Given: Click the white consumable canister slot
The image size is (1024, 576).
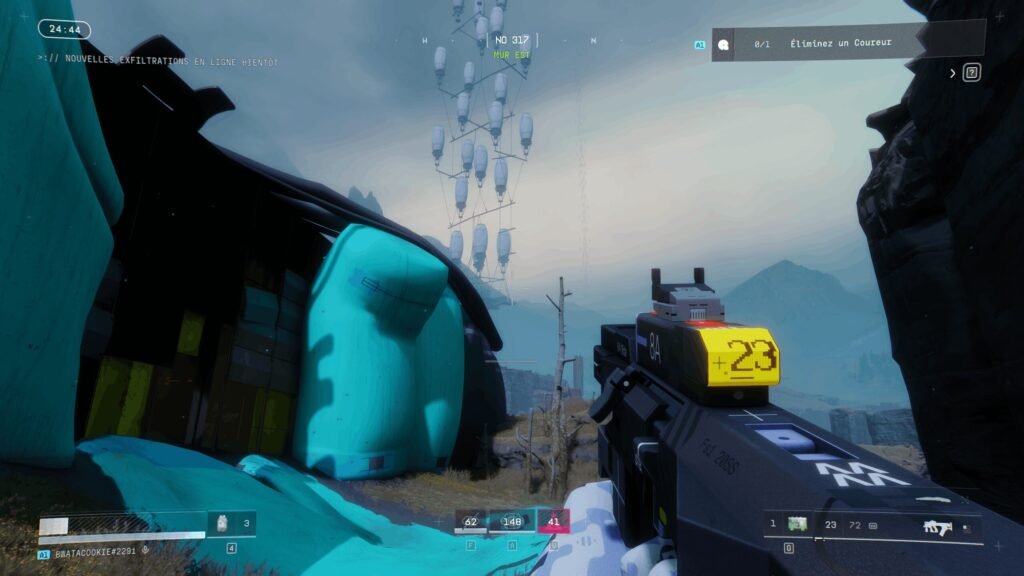Looking at the screenshot, I should pyautogui.click(x=224, y=523).
